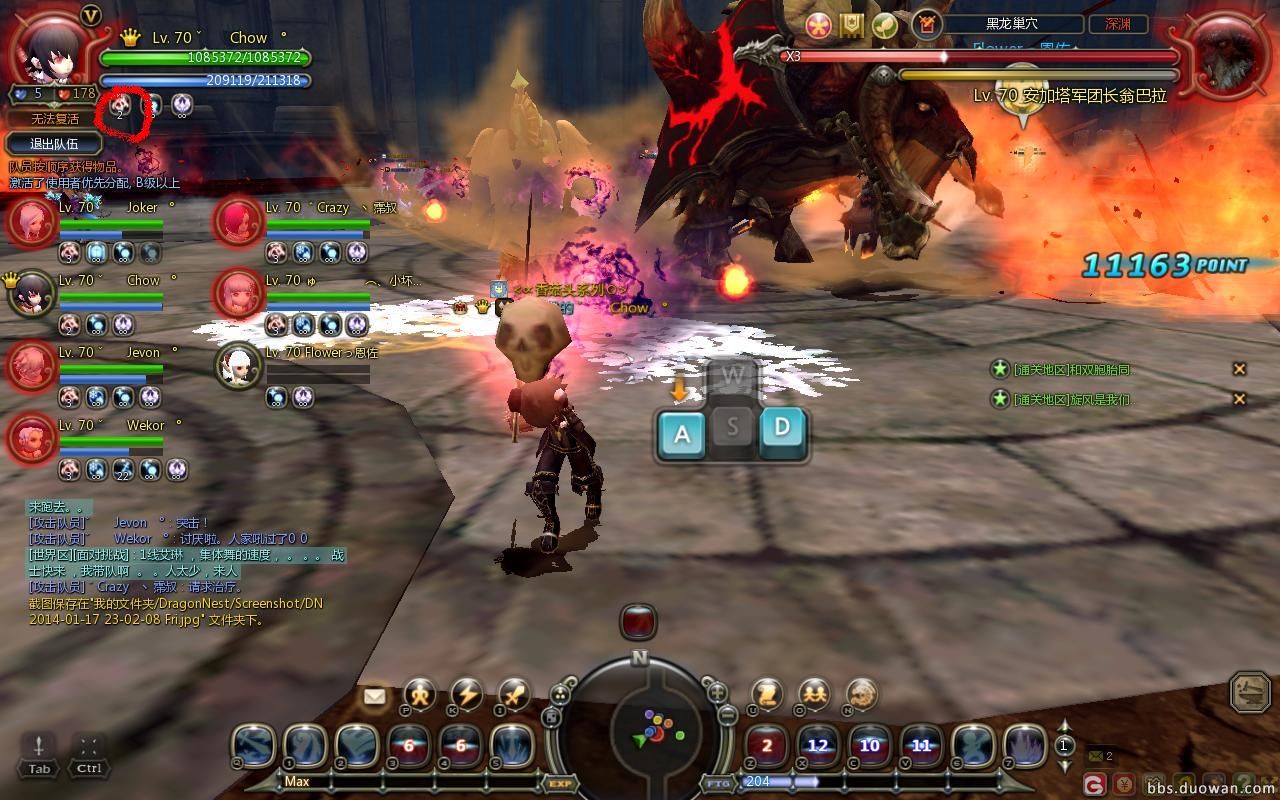1280x800 pixels.
Task: Select party member Jevon's portrait
Action: coord(31,367)
